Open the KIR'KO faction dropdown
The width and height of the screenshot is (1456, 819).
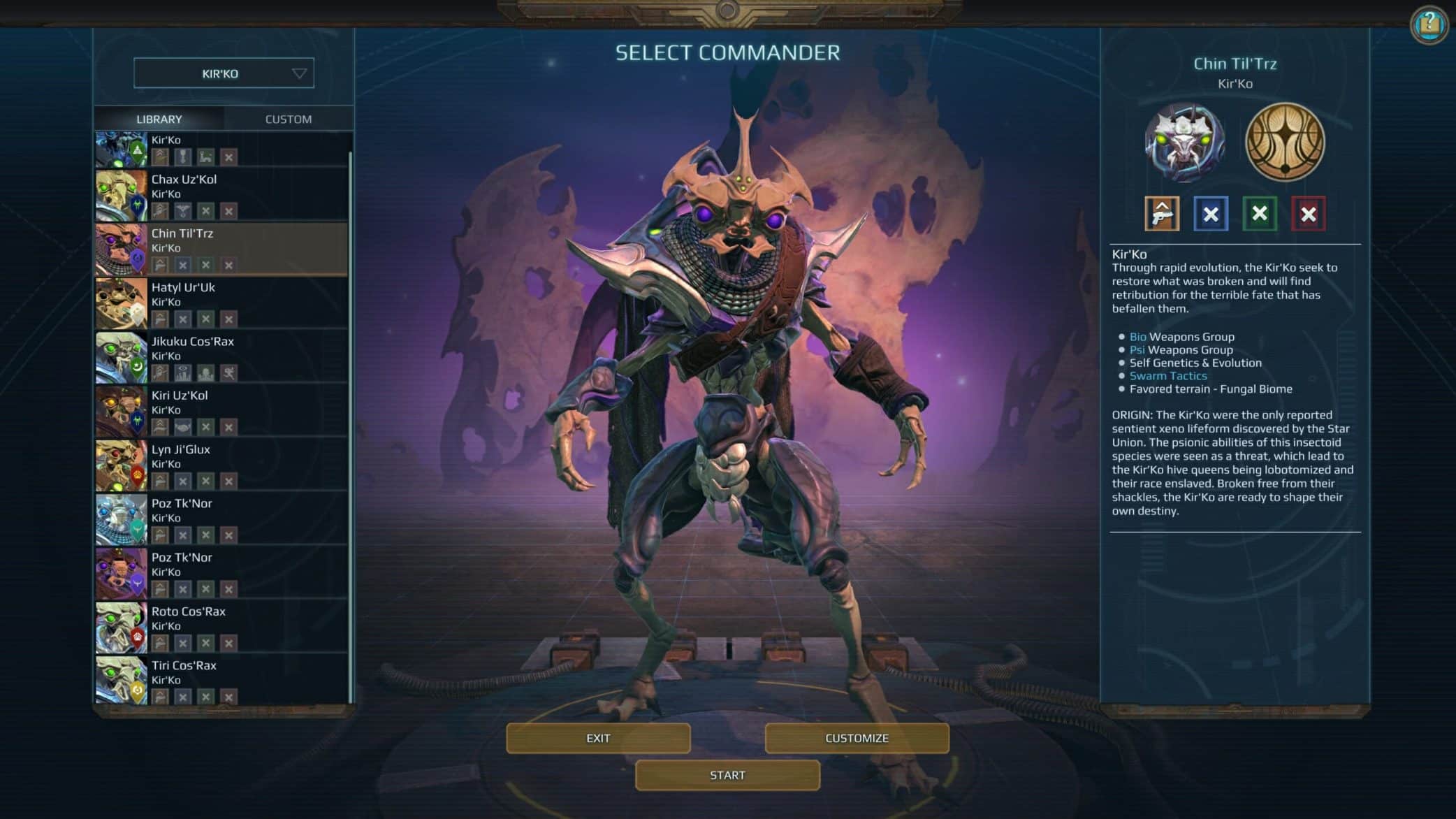click(223, 73)
